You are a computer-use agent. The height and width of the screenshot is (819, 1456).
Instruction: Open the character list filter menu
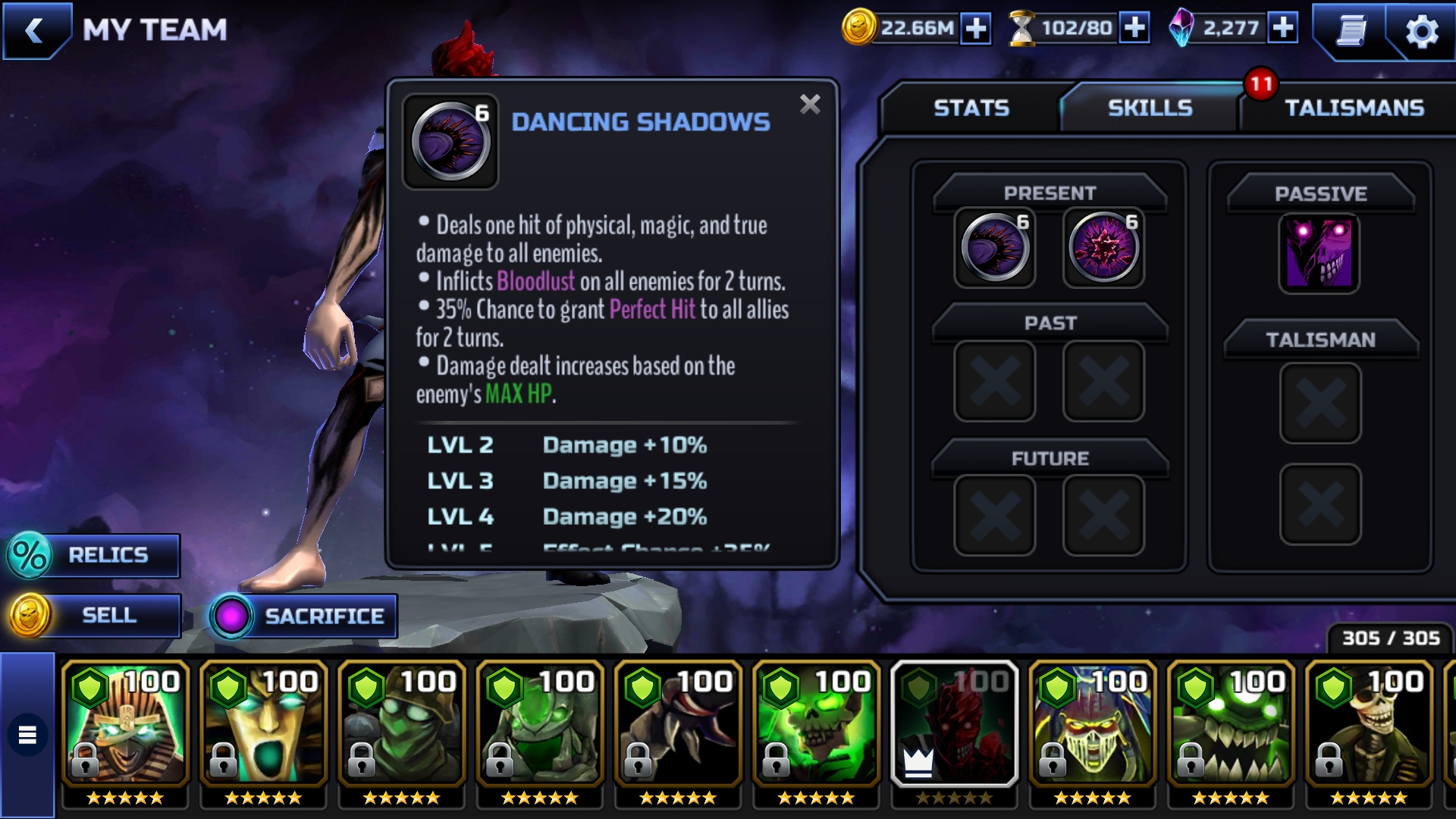point(27,735)
